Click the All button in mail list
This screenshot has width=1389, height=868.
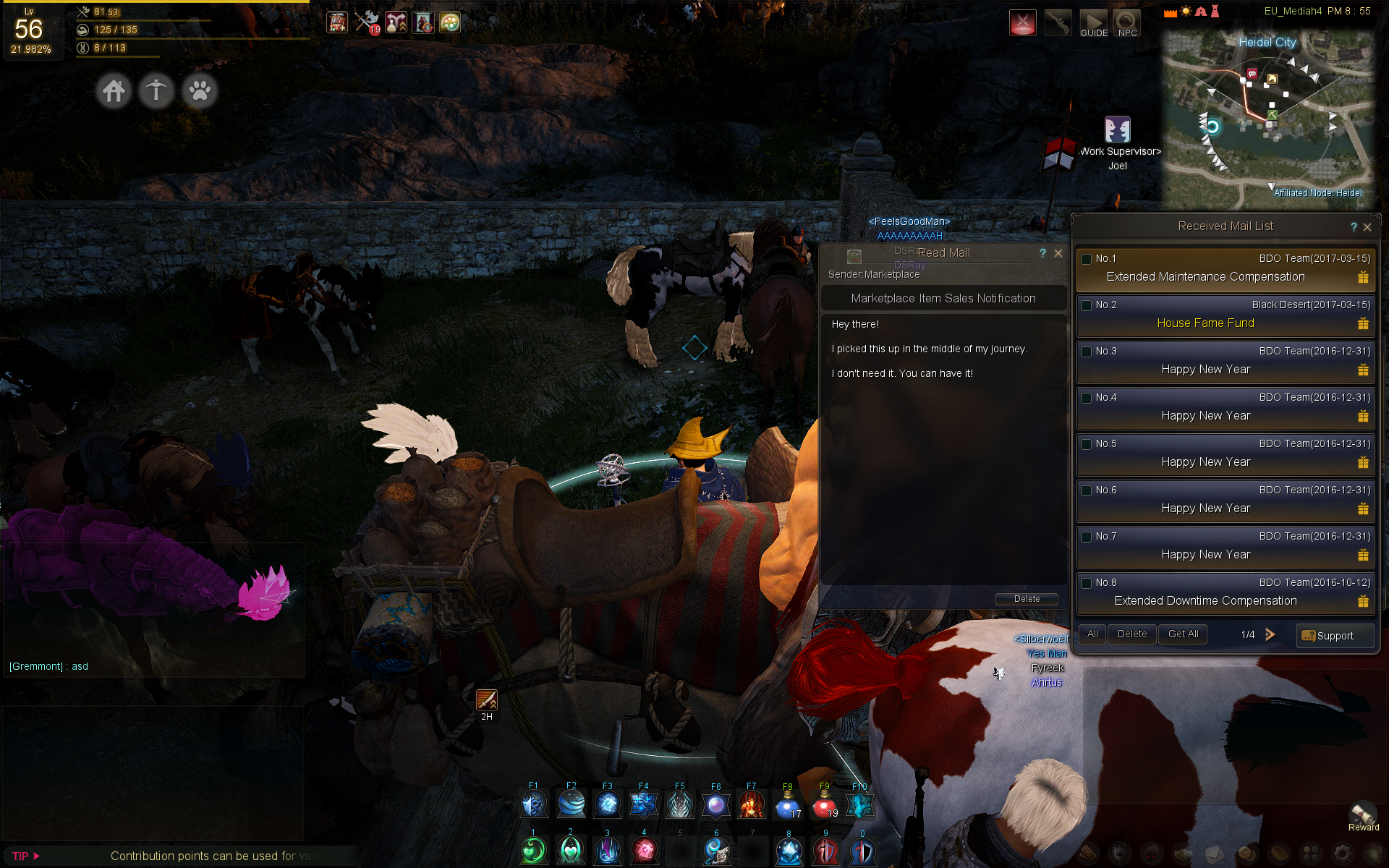[x=1092, y=634]
